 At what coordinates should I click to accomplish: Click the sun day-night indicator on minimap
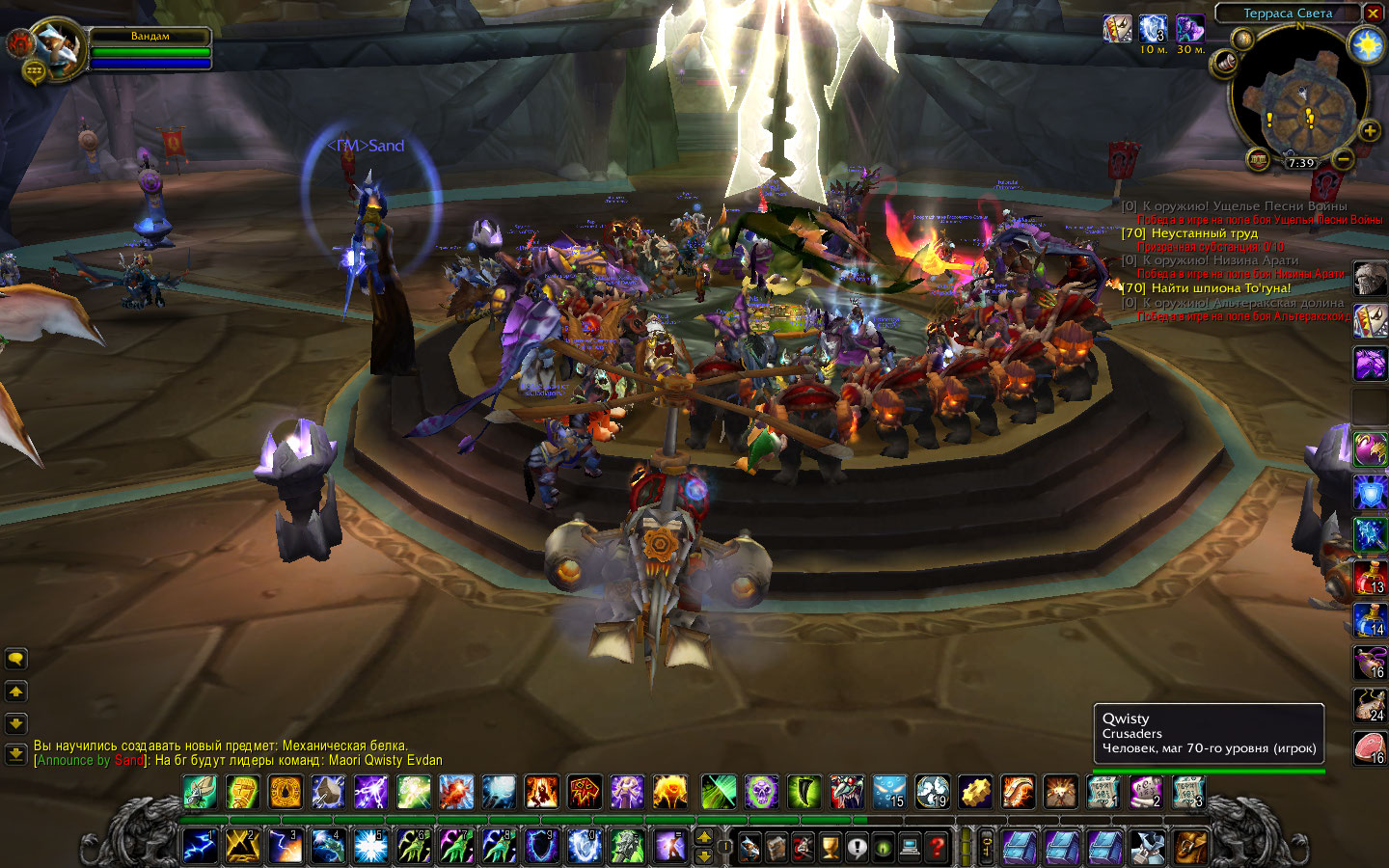[x=1367, y=45]
